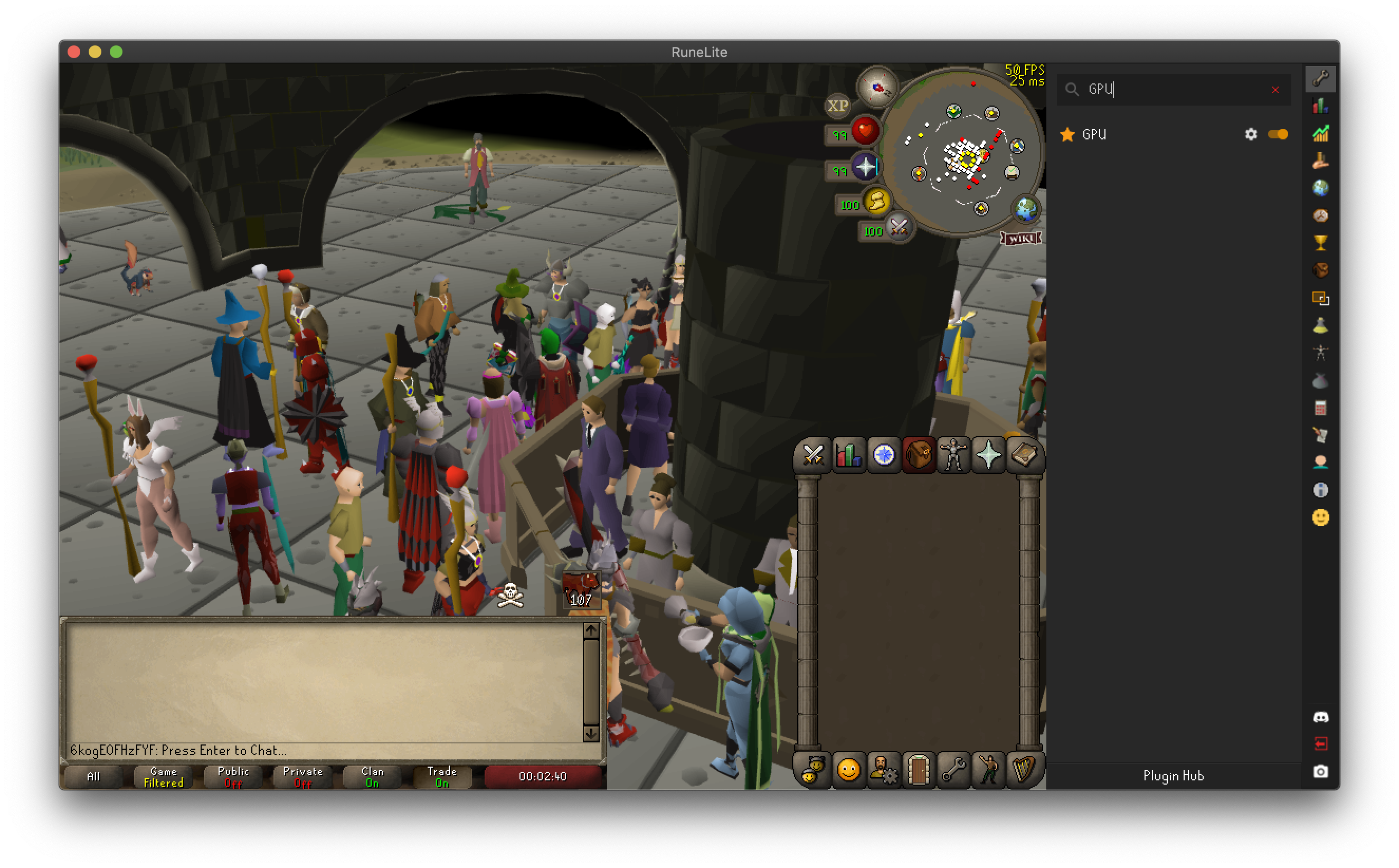
Task: Open the Plugin Hub
Action: (1173, 776)
